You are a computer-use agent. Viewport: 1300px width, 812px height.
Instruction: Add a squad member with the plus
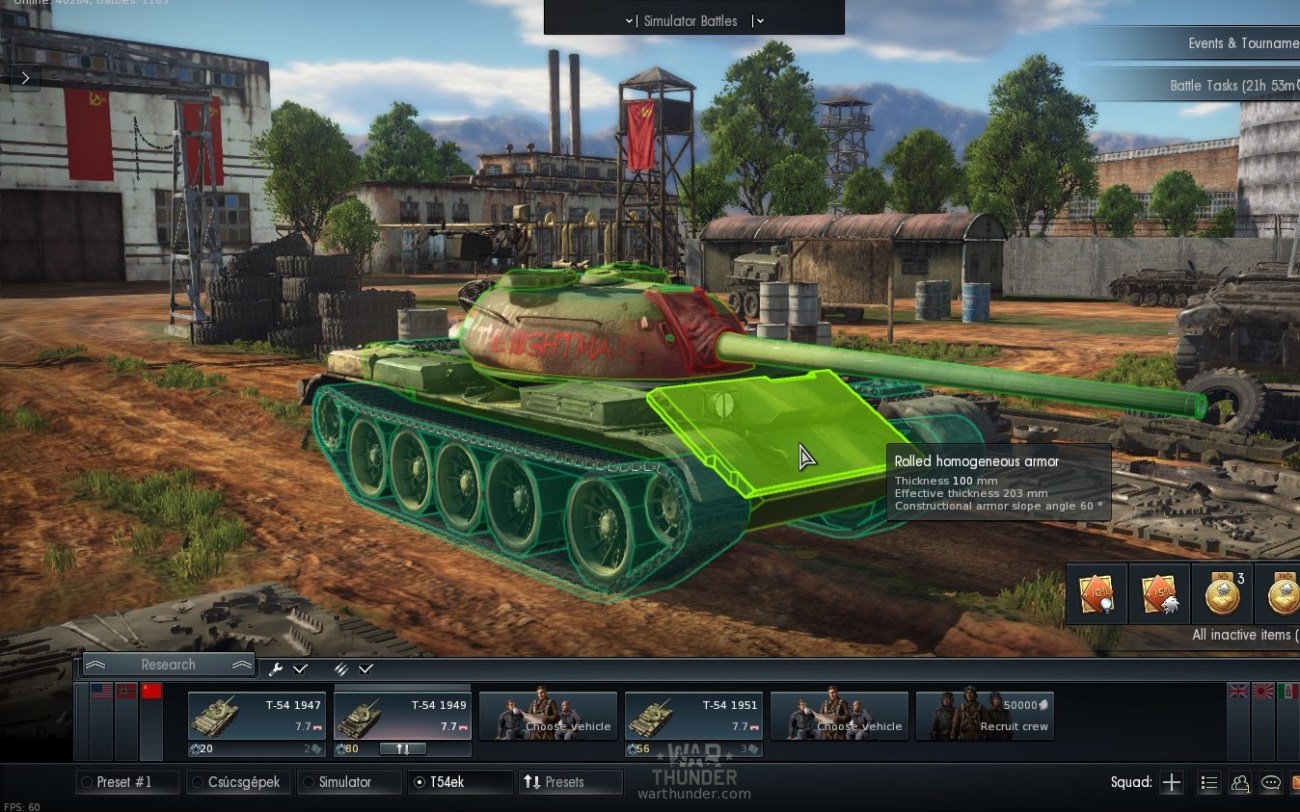1172,783
